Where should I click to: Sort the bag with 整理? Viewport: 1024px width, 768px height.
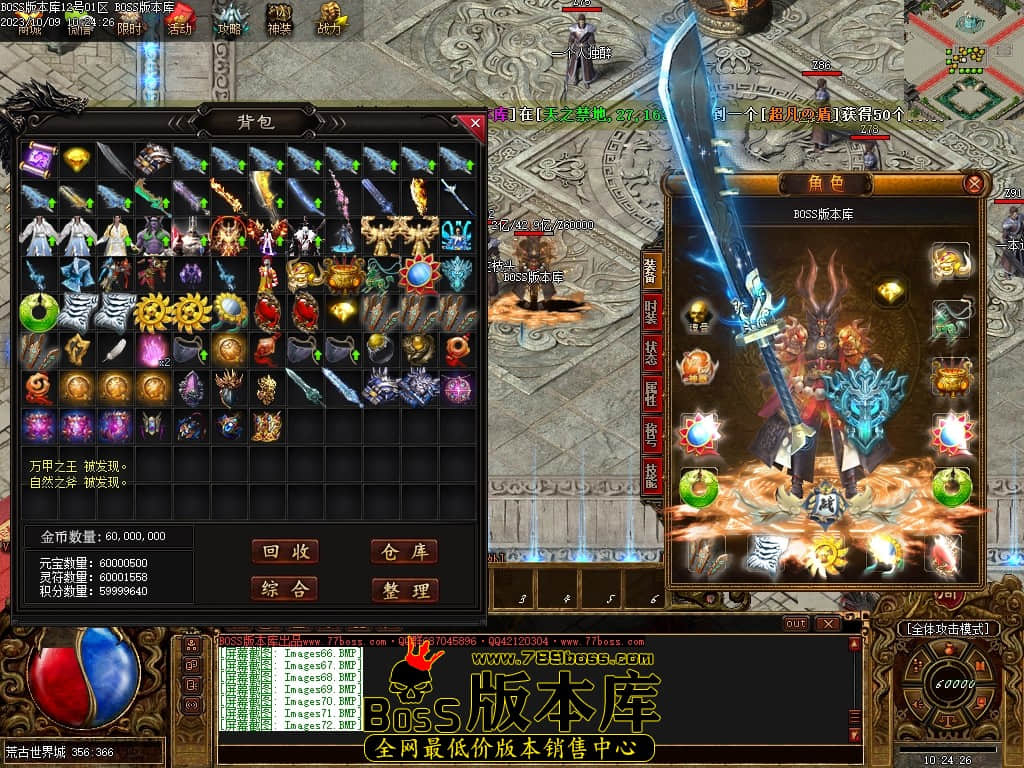(x=405, y=590)
